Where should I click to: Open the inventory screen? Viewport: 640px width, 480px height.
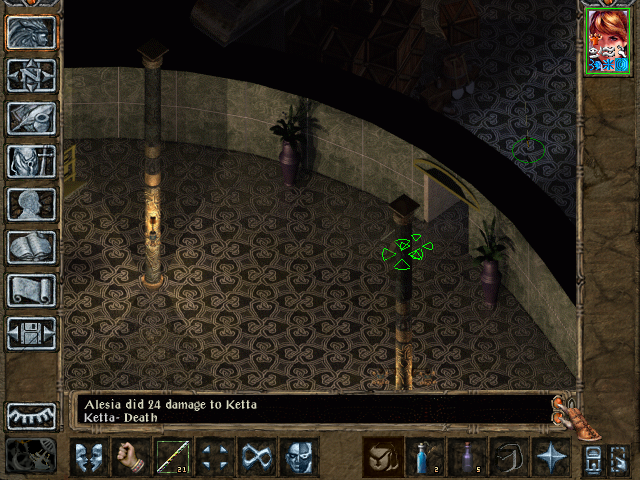point(32,161)
